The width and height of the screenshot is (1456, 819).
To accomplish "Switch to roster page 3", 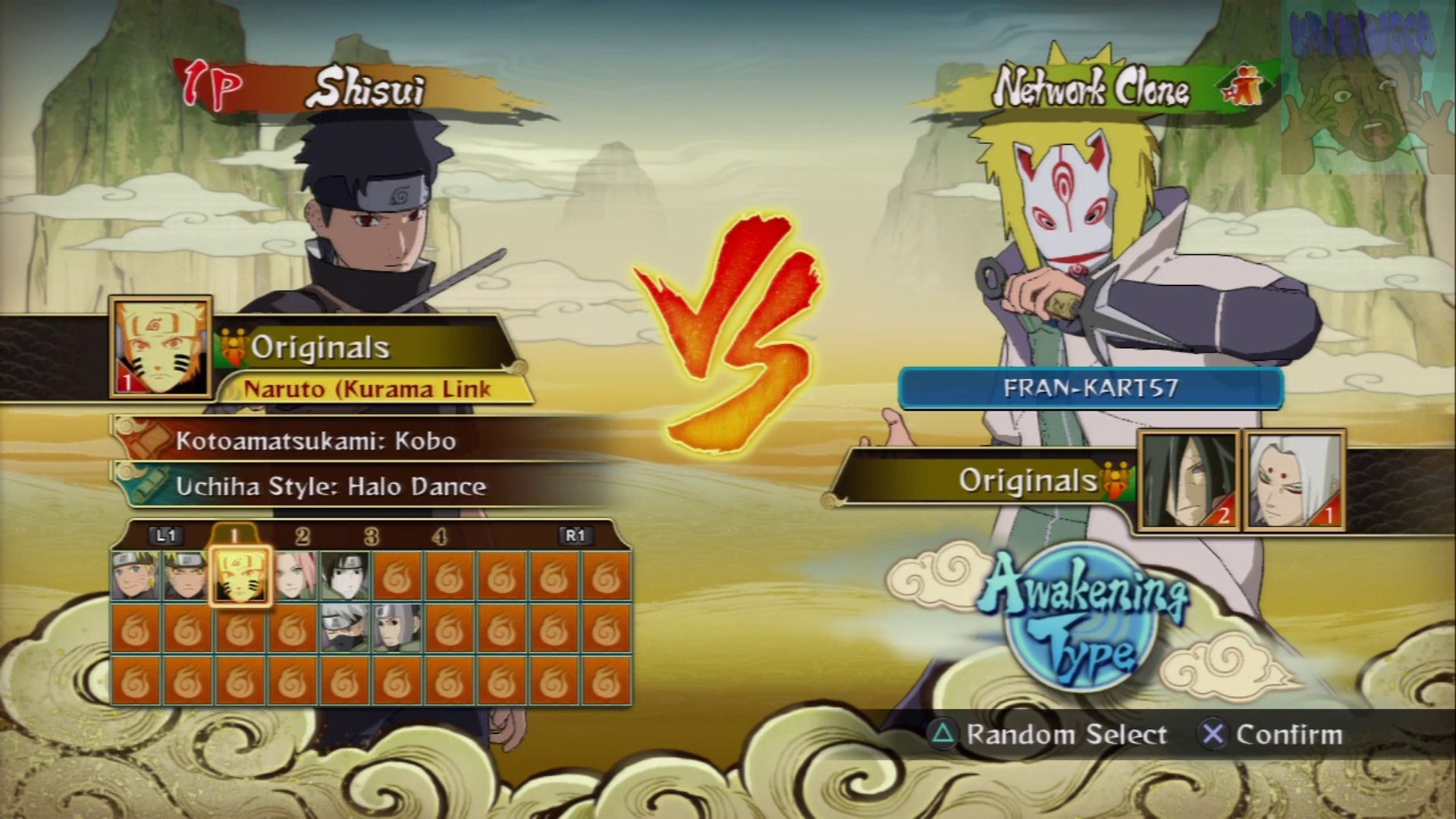I will pyautogui.click(x=371, y=537).
